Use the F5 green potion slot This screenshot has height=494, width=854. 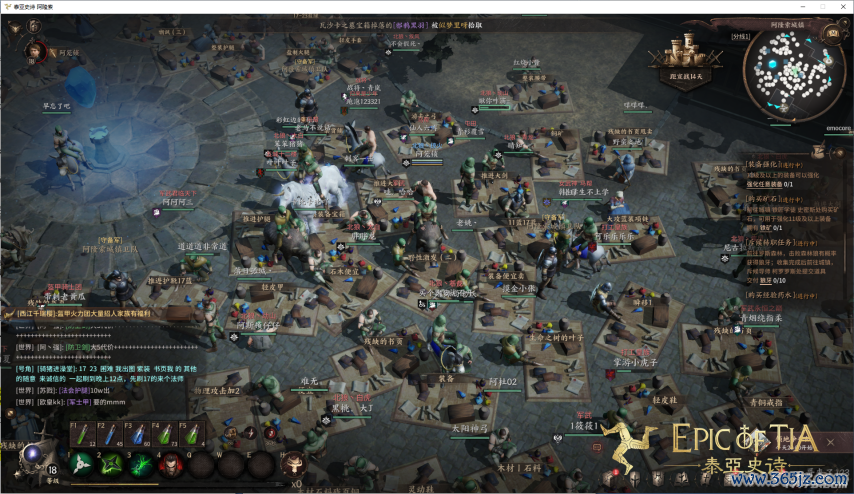point(192,436)
